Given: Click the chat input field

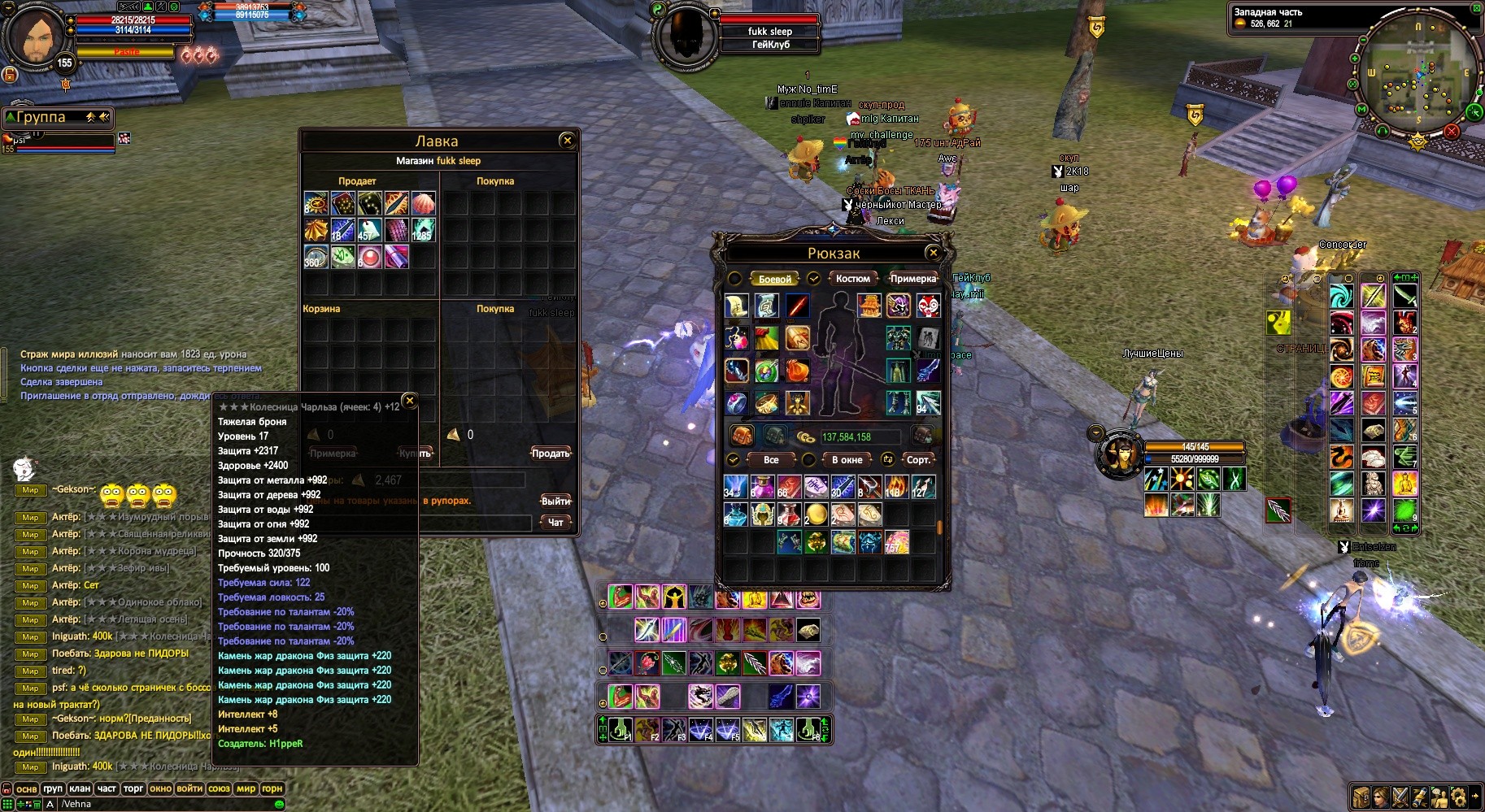Looking at the screenshot, I should point(163,804).
